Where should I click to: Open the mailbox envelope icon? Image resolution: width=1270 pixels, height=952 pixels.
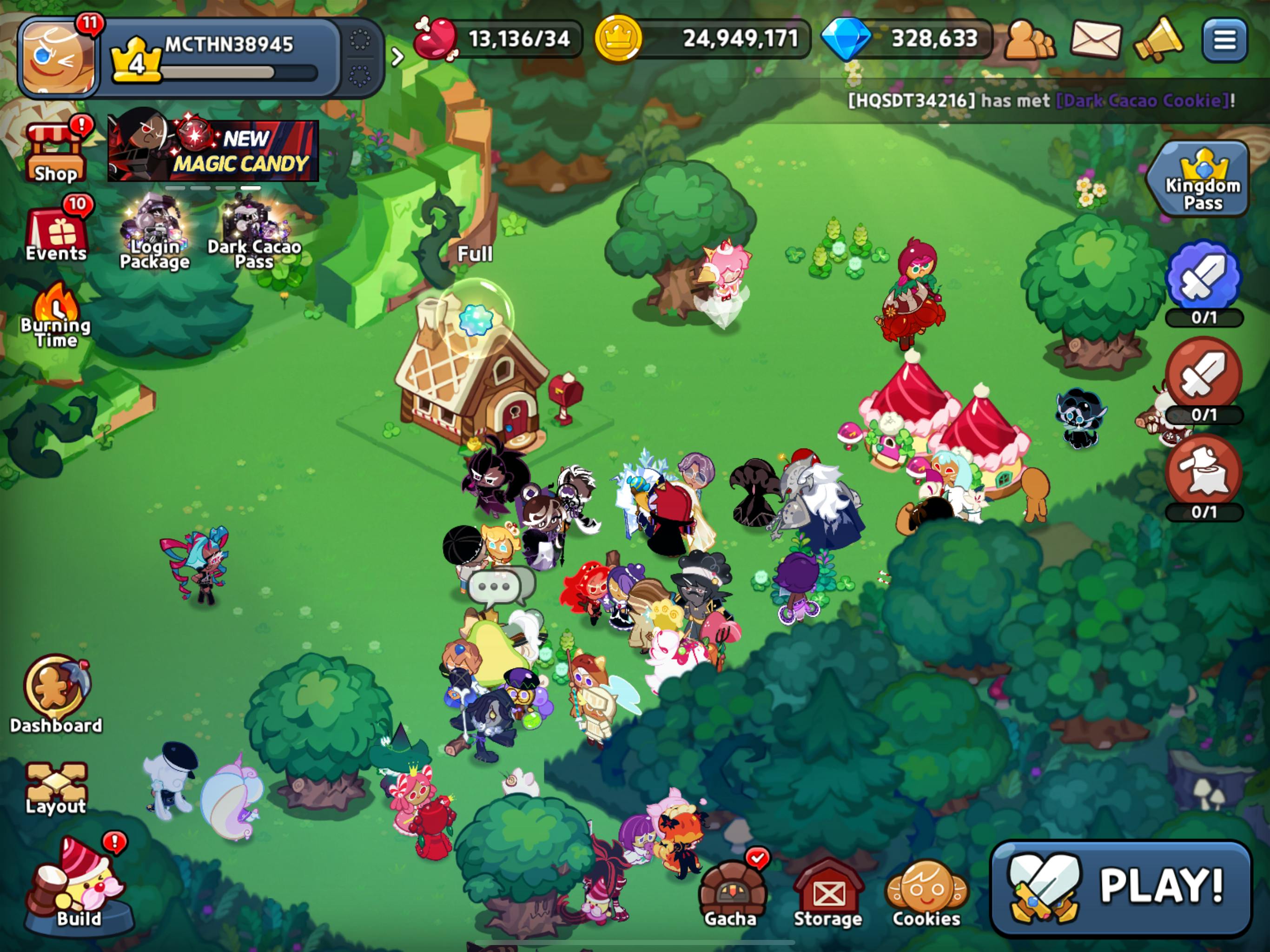pyautogui.click(x=1096, y=39)
